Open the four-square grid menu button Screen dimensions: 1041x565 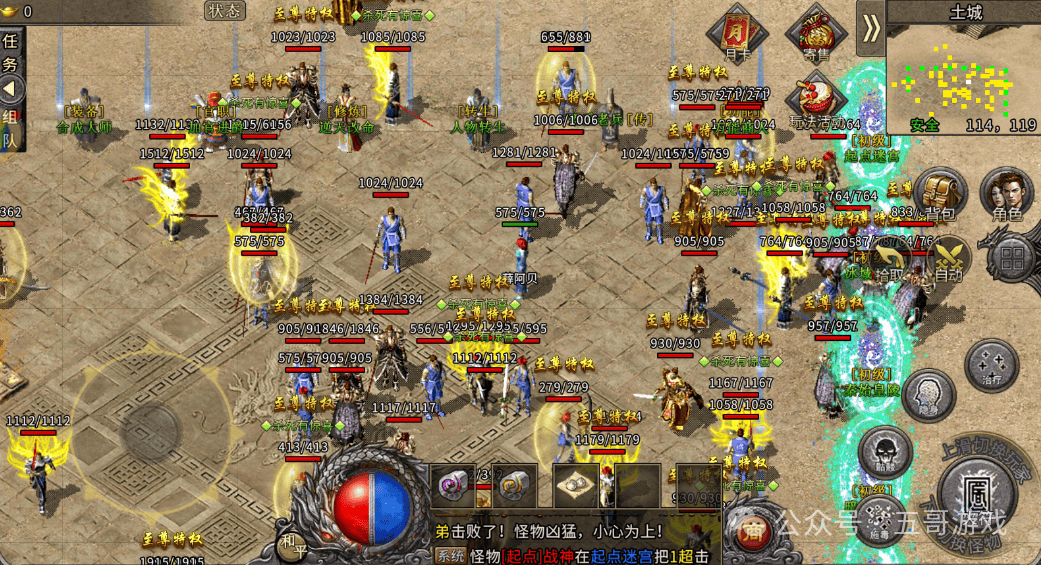(1013, 258)
